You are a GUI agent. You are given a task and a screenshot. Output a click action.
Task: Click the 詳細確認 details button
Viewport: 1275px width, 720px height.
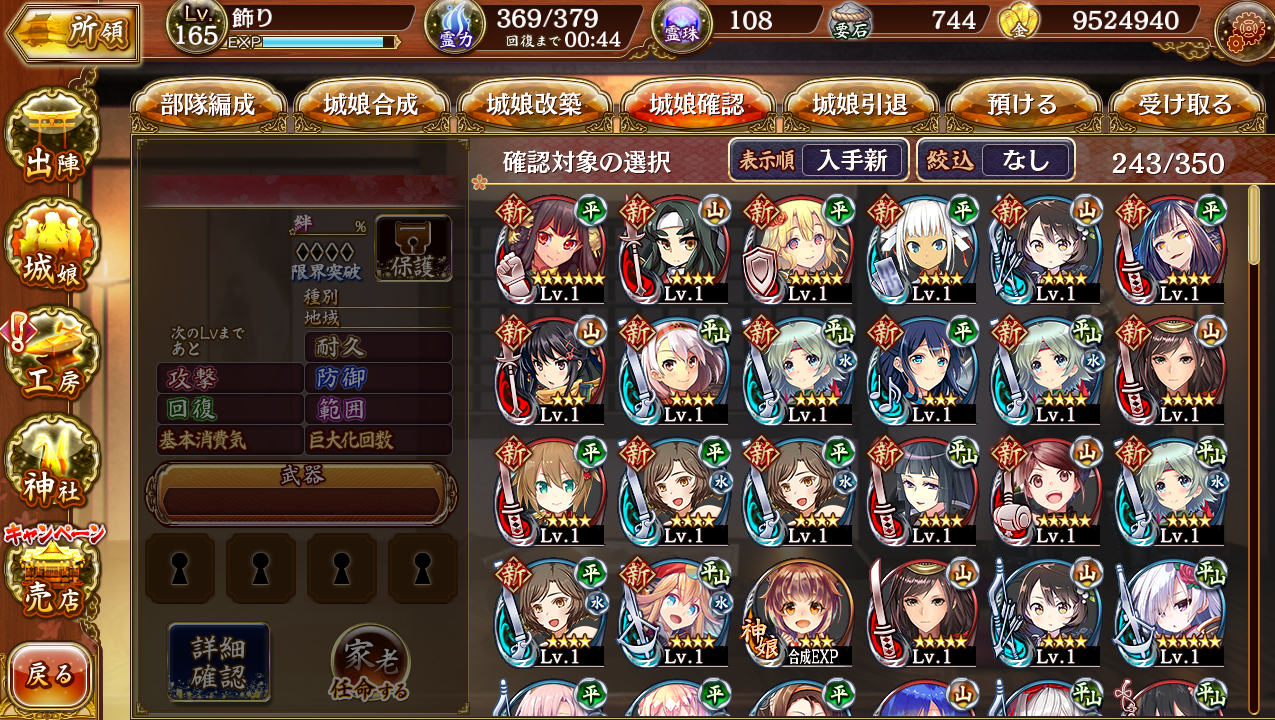[x=219, y=661]
